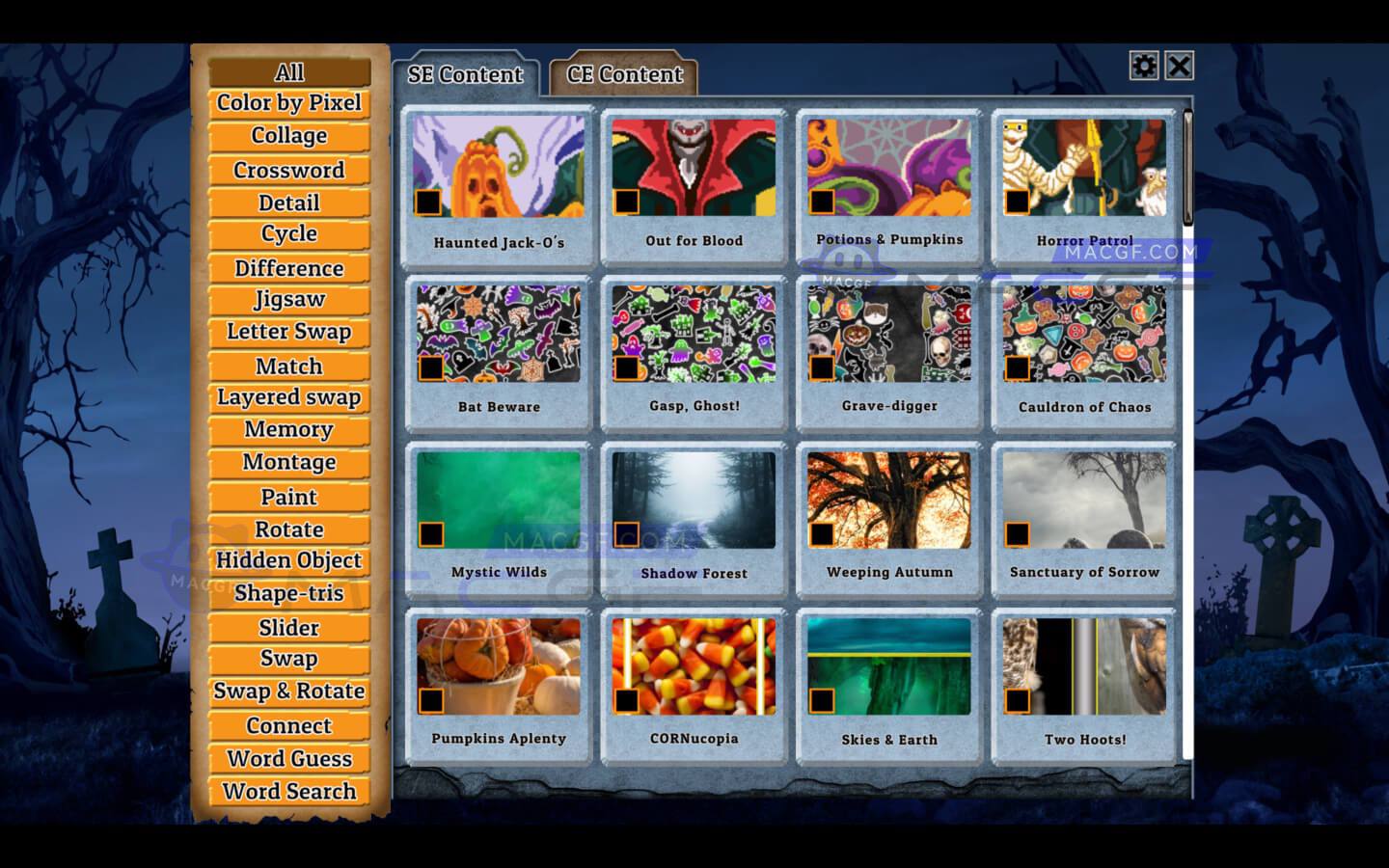Select the All category
The height and width of the screenshot is (868, 1389).
click(288, 71)
